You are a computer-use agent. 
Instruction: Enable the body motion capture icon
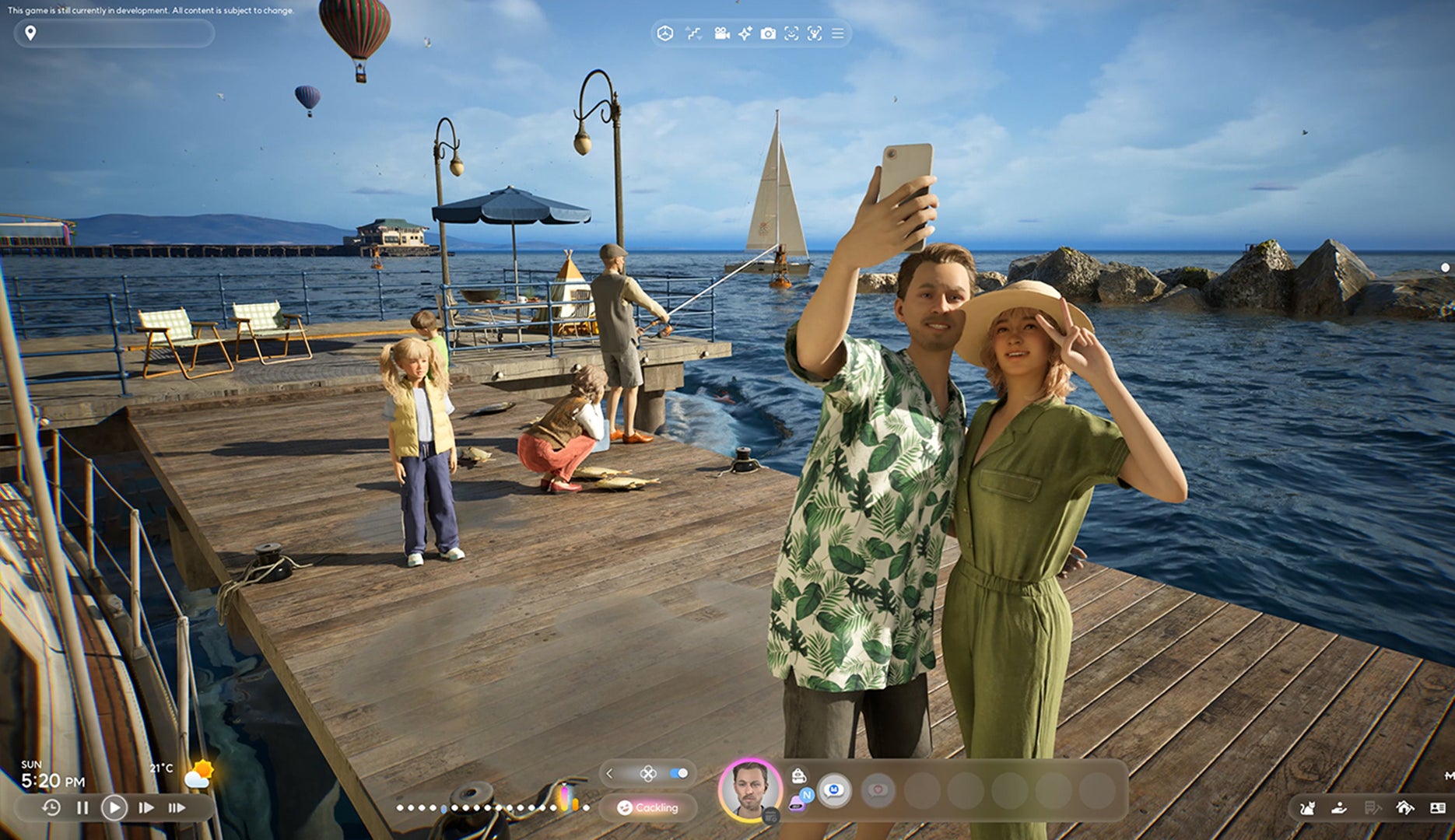coord(815,33)
